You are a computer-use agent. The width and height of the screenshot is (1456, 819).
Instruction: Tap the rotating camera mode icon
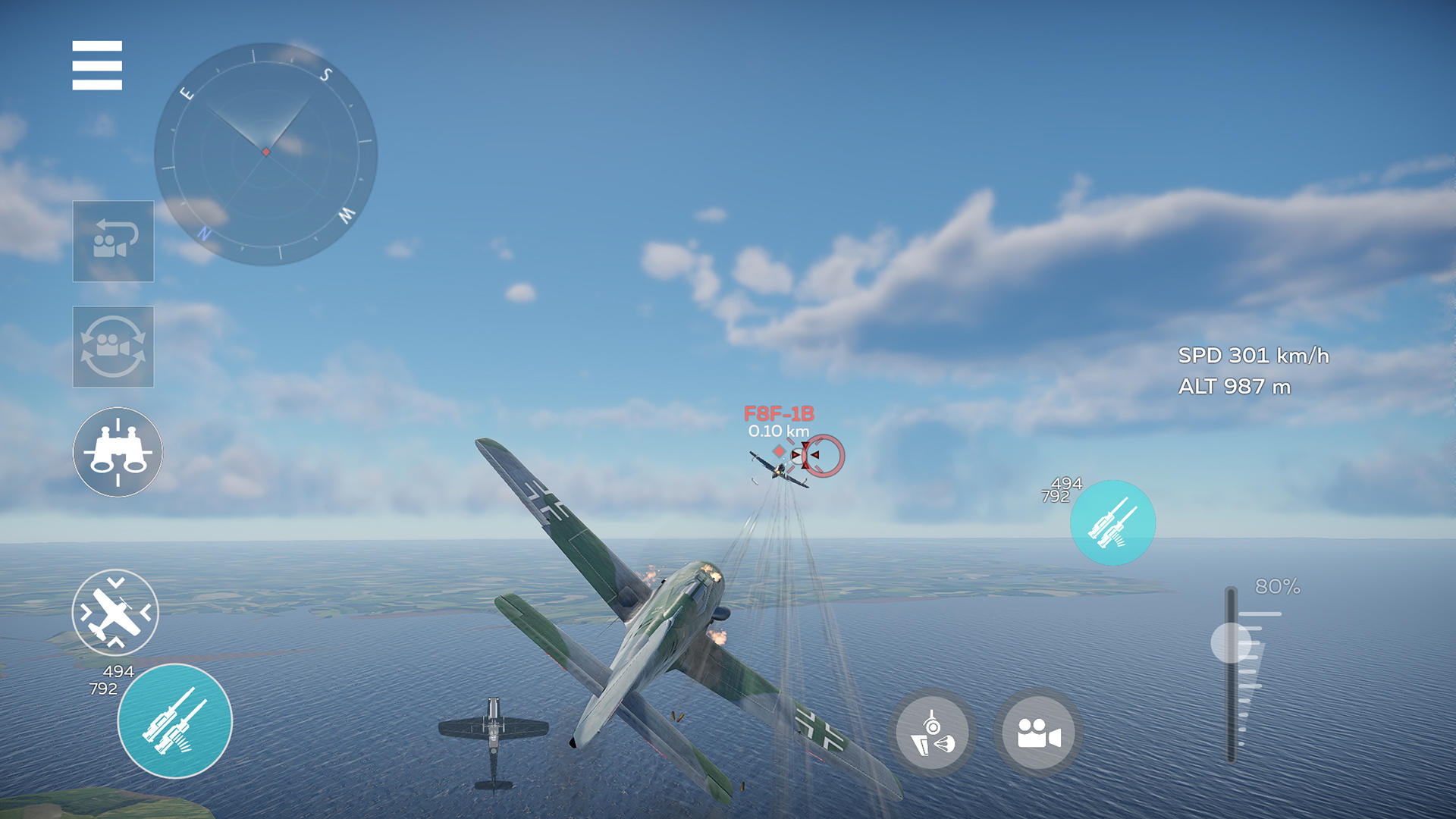point(113,347)
